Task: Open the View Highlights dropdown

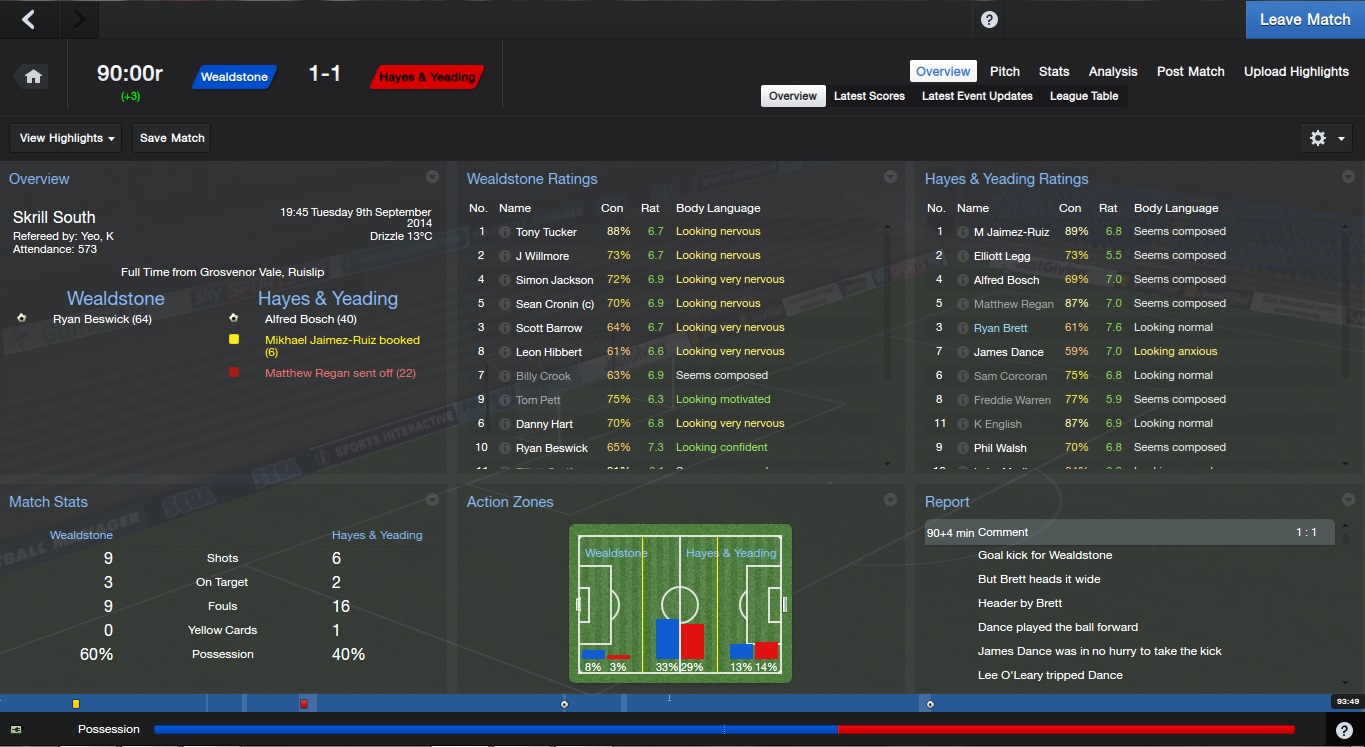Action: [67, 138]
